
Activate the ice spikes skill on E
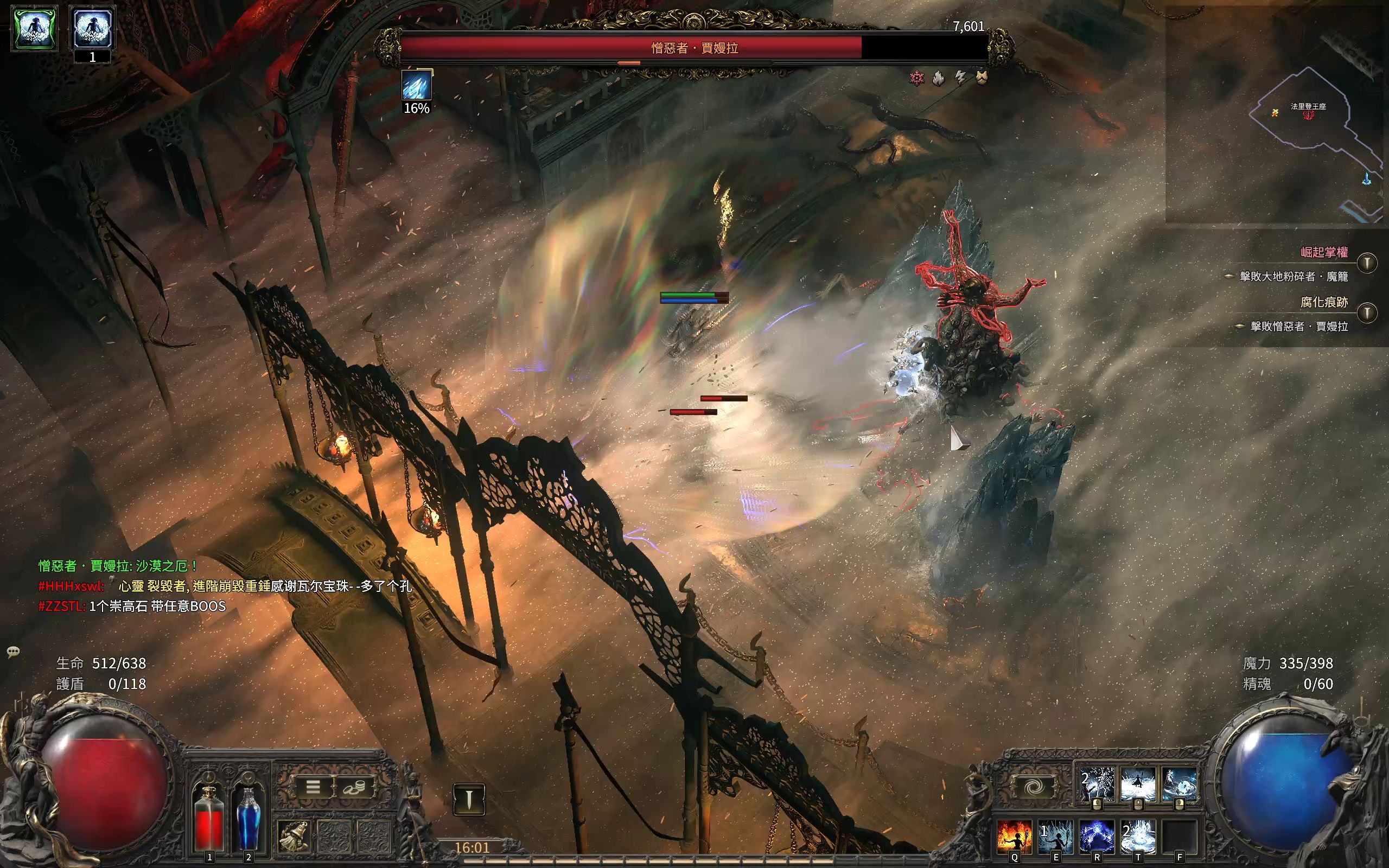[1055, 836]
